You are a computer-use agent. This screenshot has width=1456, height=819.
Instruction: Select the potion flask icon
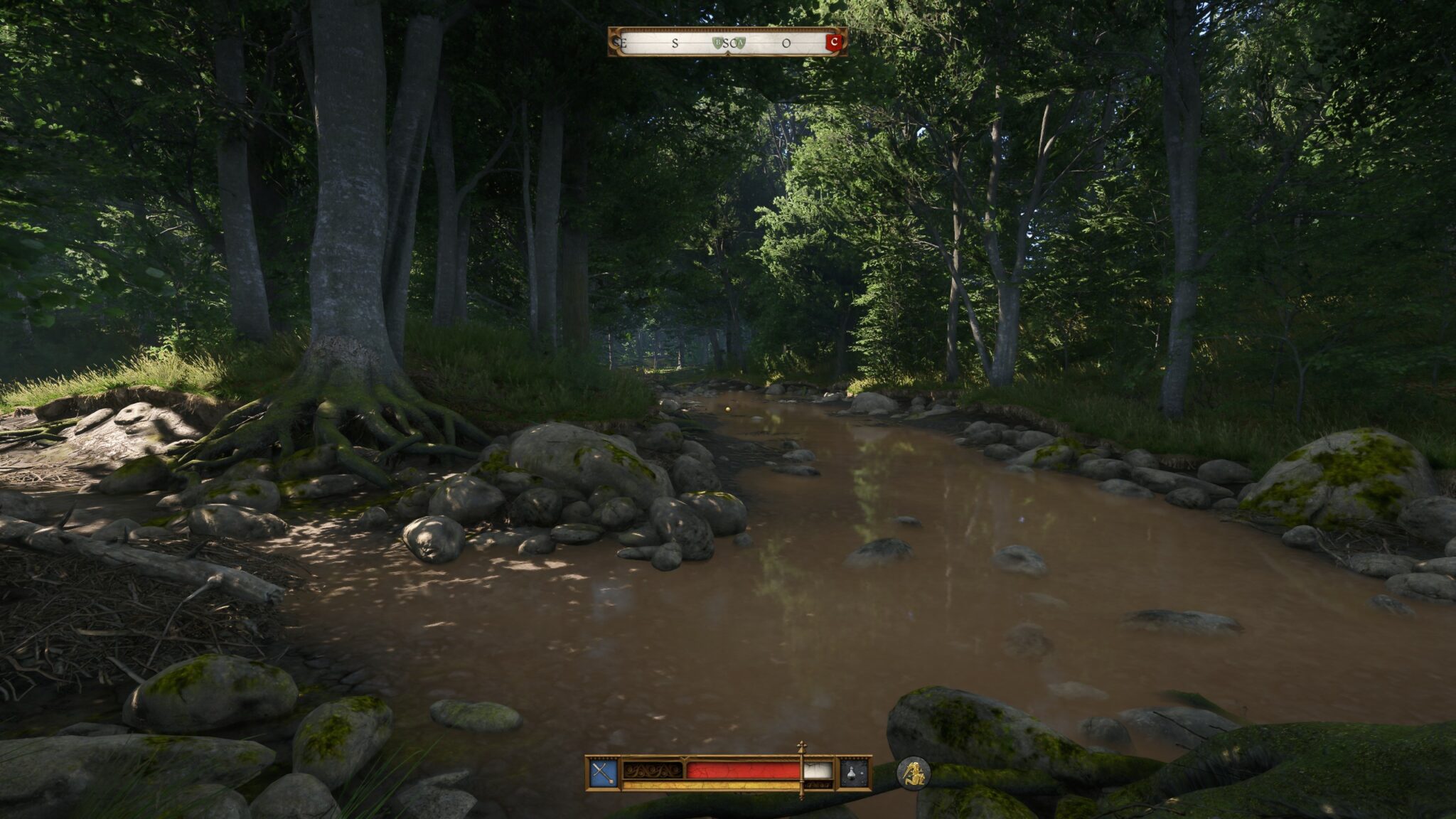tap(854, 772)
